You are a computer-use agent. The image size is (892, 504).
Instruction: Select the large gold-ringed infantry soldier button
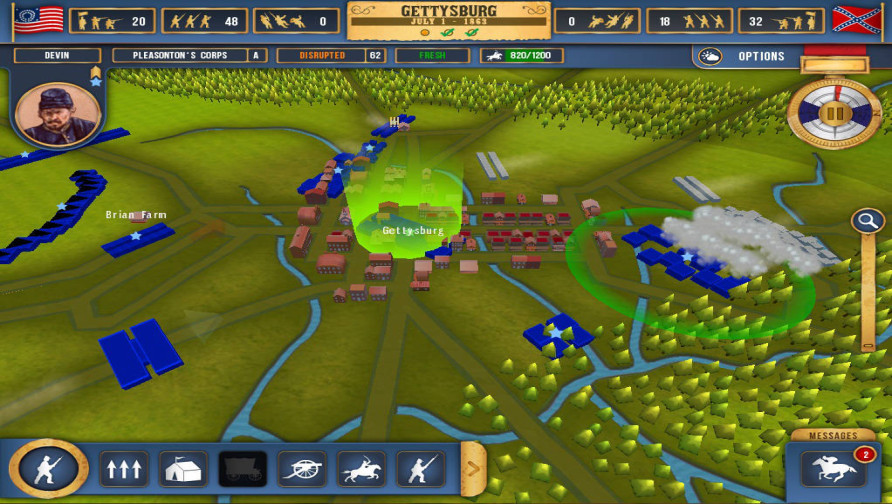tap(48, 468)
